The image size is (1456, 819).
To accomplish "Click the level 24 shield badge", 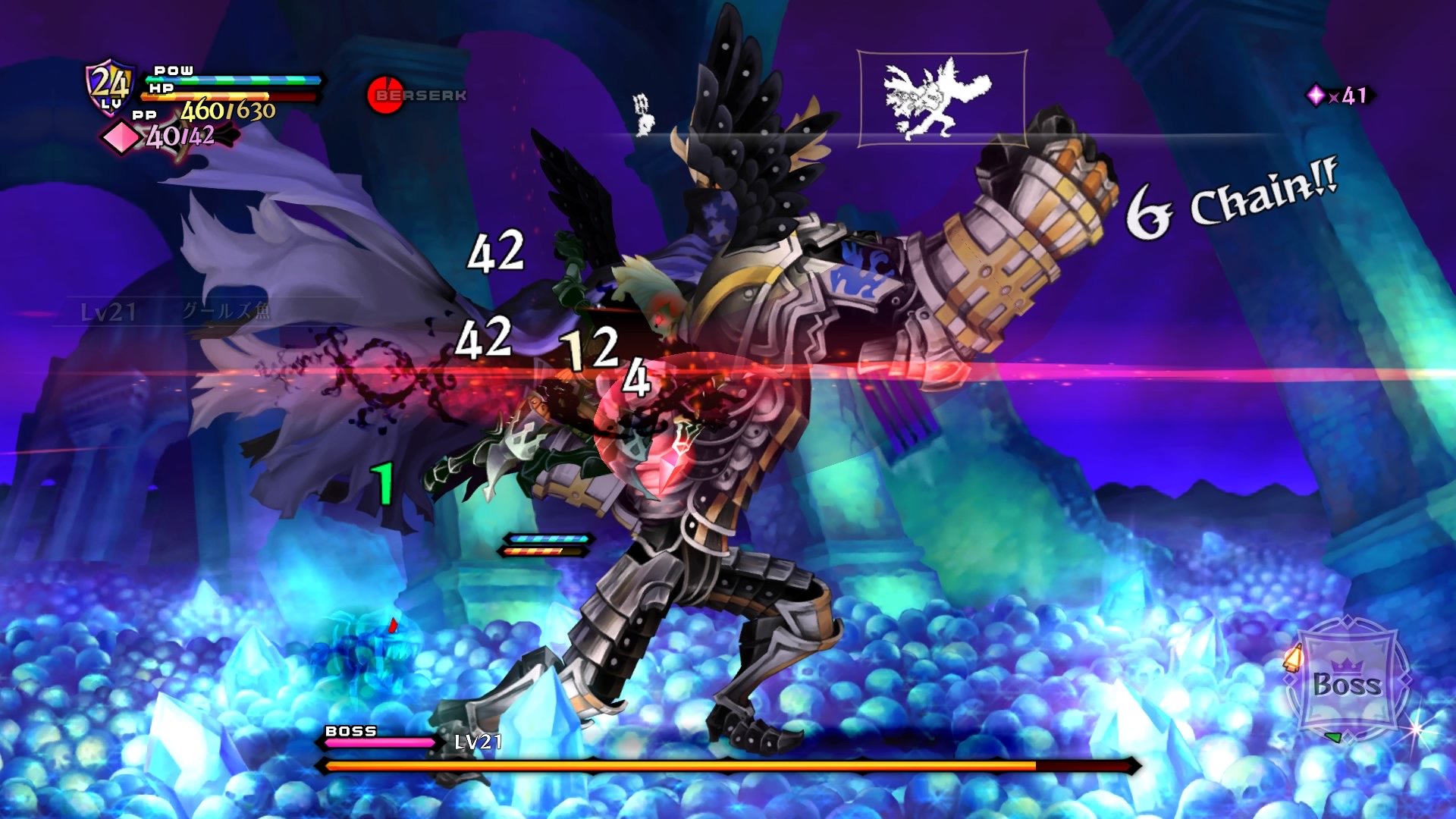I will click(x=111, y=86).
